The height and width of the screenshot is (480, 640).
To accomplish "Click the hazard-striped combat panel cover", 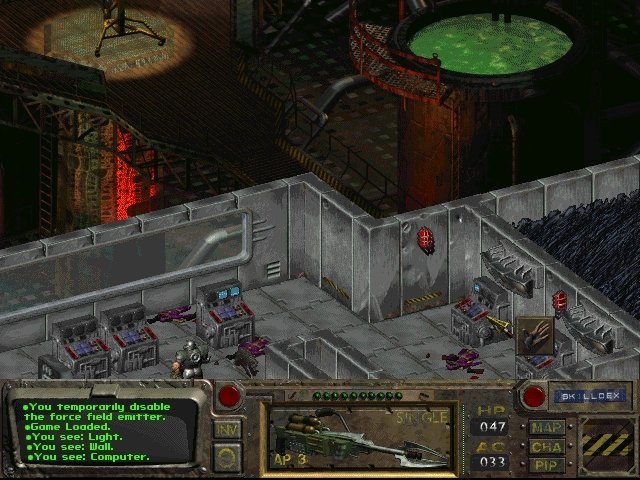I will 604,445.
